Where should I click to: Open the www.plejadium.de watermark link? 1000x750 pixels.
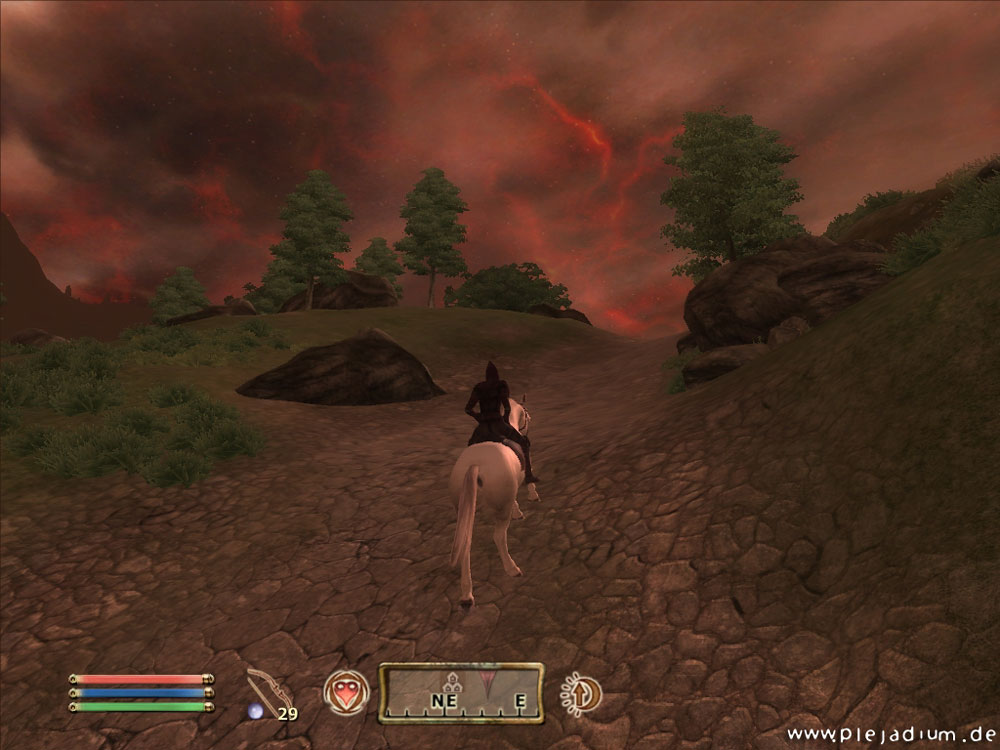click(891, 735)
